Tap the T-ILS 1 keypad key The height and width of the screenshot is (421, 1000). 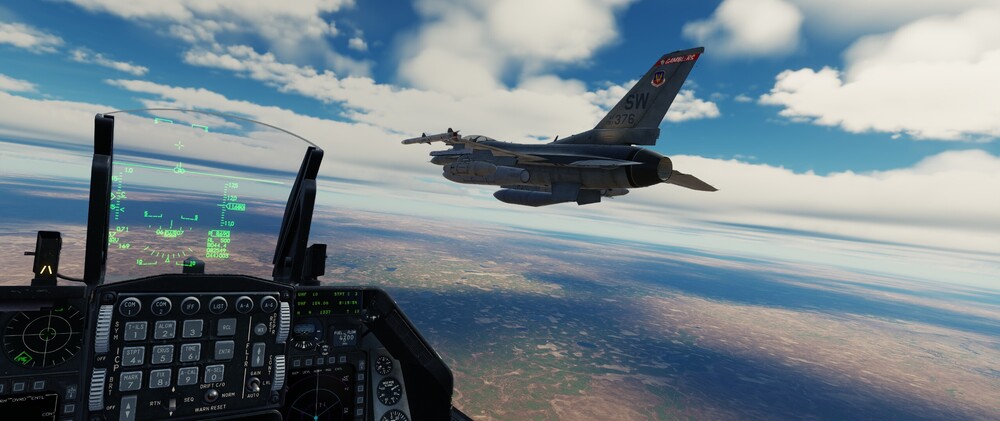tap(135, 331)
